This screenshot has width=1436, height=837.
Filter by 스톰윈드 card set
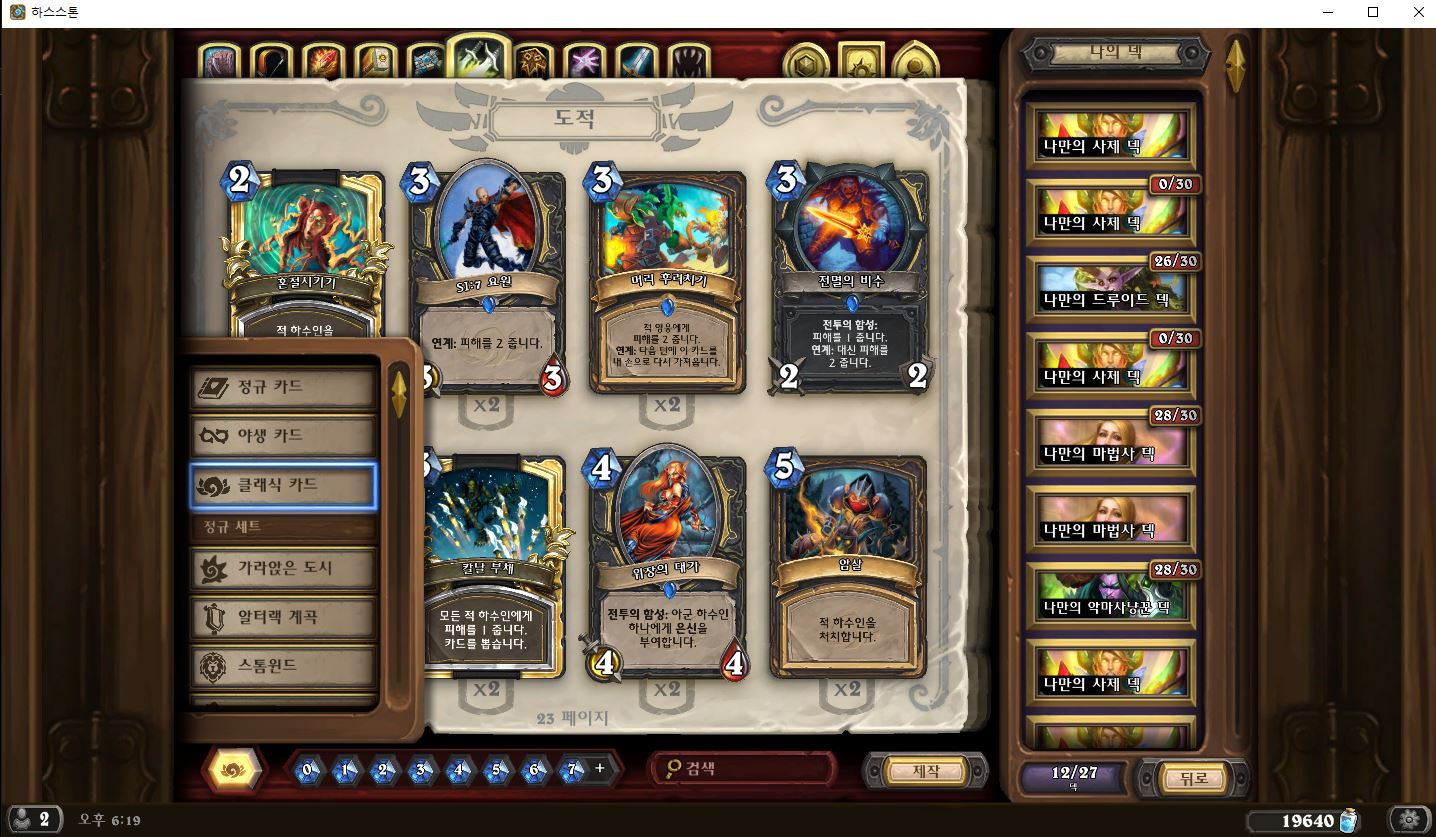pyautogui.click(x=283, y=665)
